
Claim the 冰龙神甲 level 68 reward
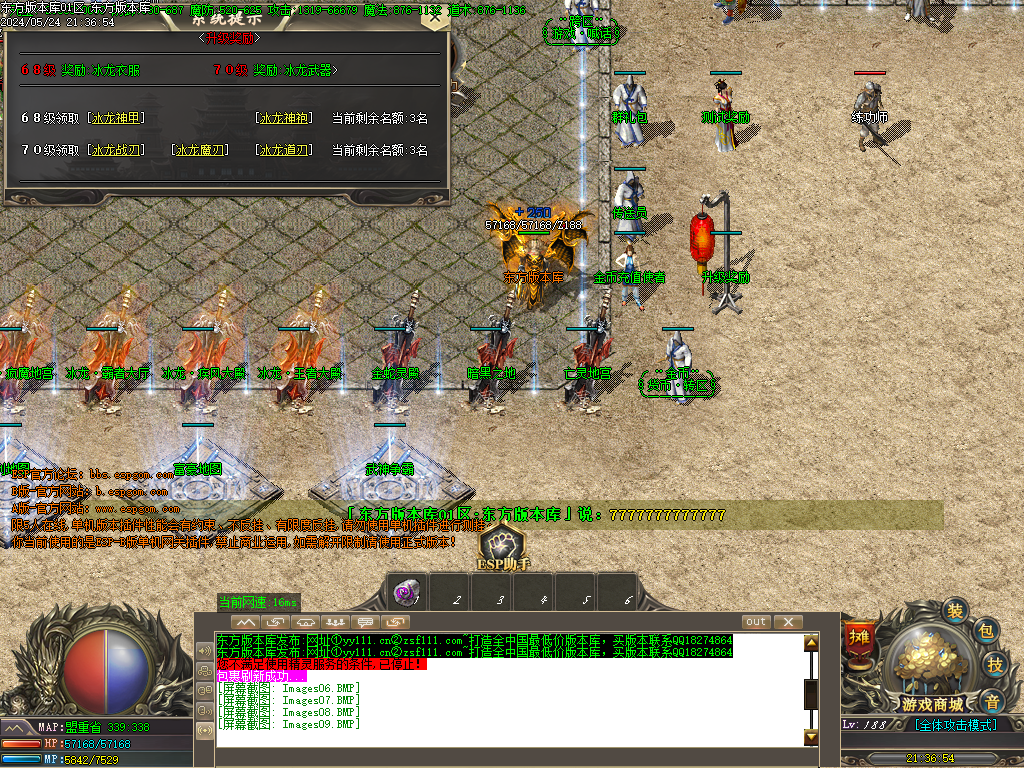pyautogui.click(x=118, y=118)
